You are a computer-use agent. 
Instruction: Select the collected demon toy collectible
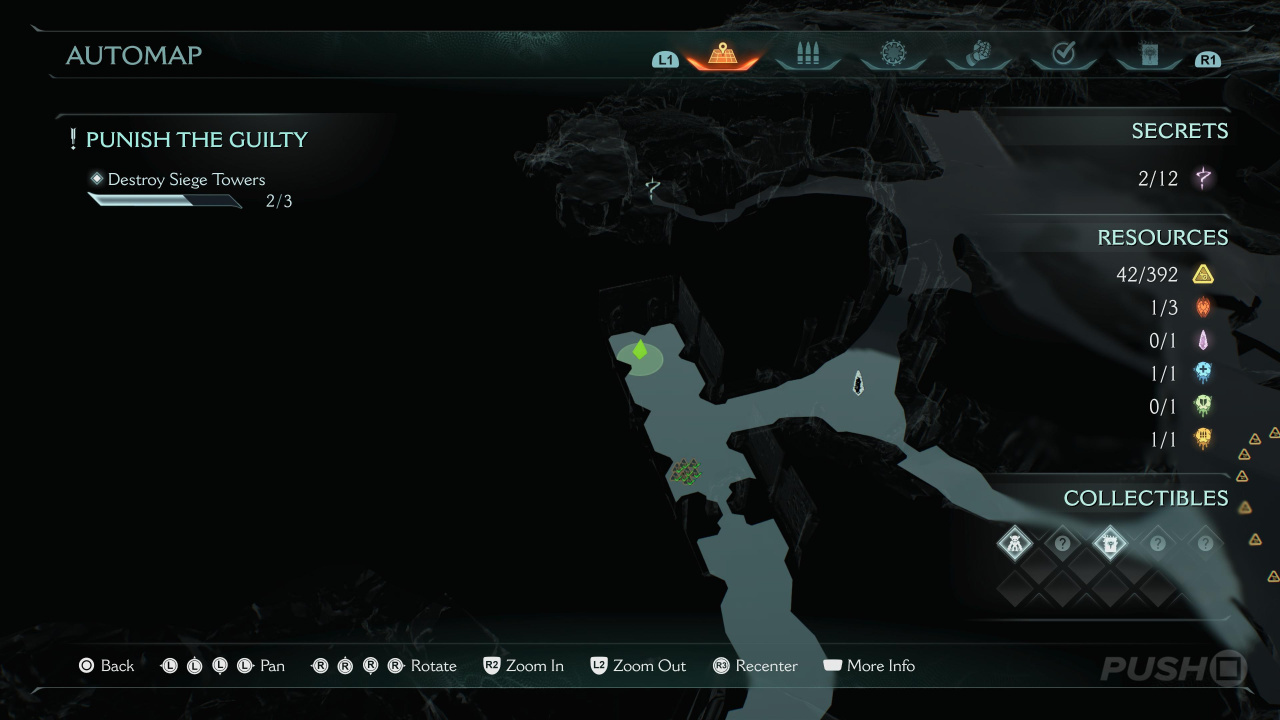click(x=1015, y=544)
